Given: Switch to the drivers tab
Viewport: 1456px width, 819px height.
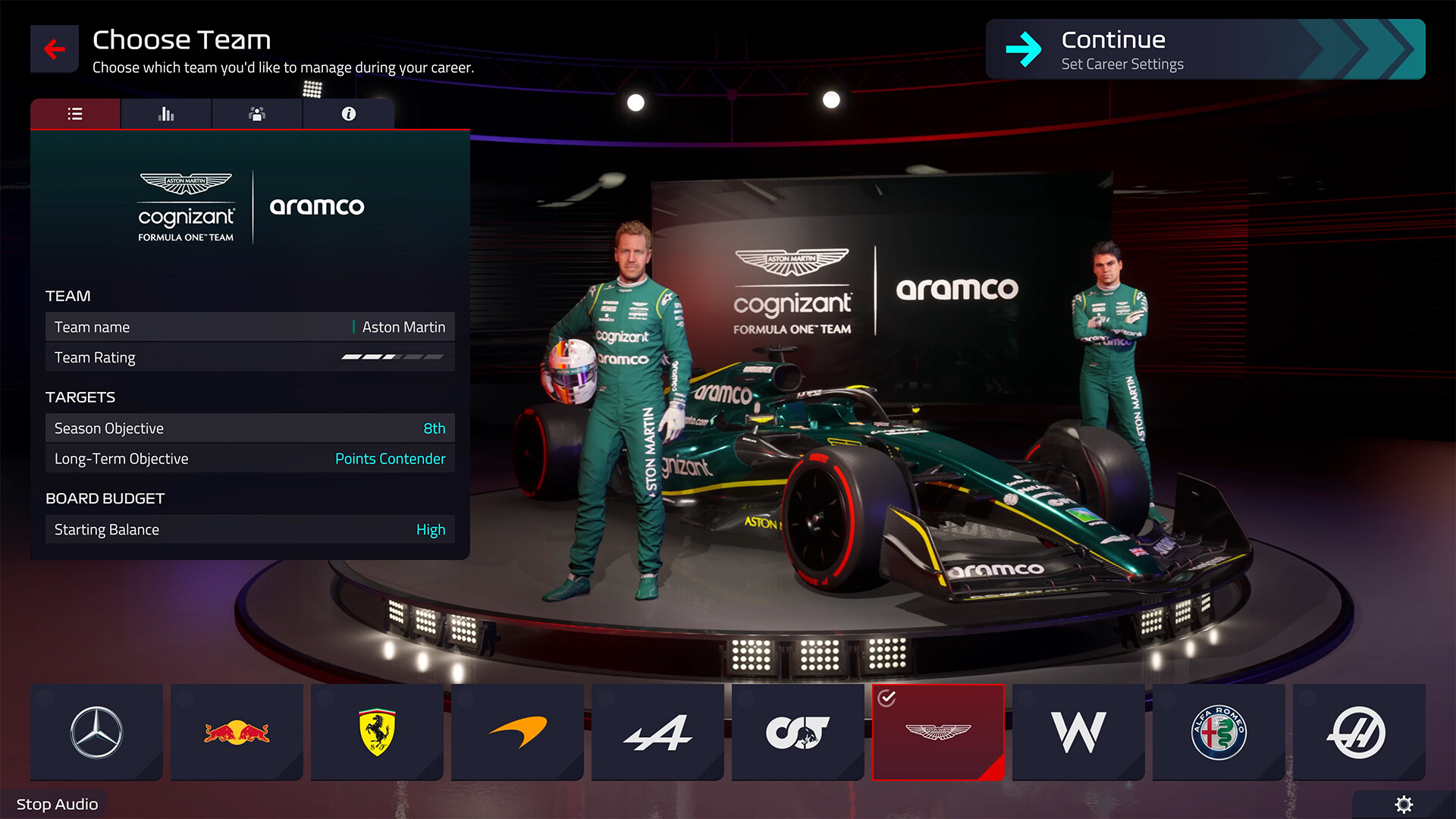Looking at the screenshot, I should (x=256, y=114).
